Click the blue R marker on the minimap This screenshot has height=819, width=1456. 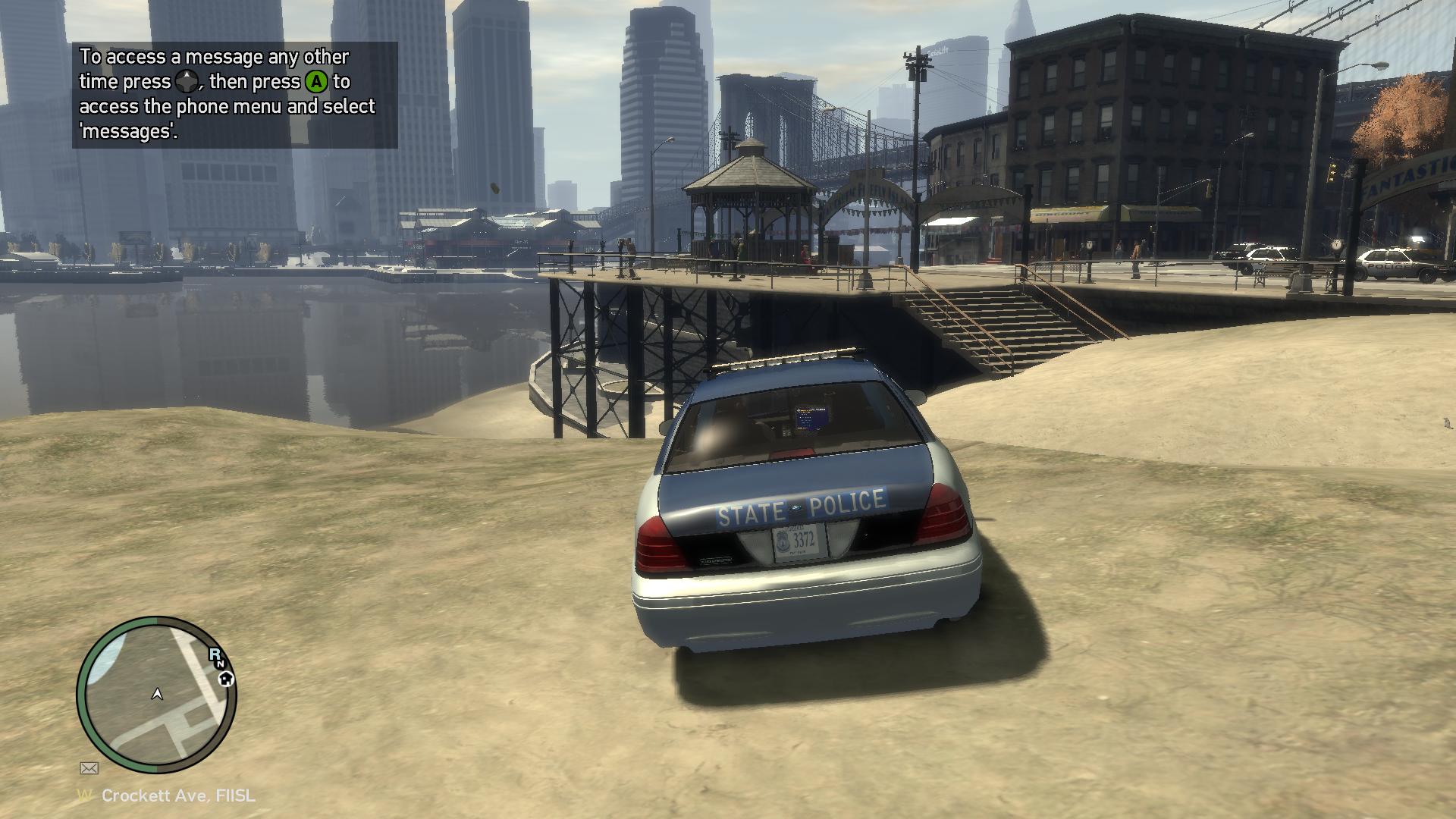[215, 654]
